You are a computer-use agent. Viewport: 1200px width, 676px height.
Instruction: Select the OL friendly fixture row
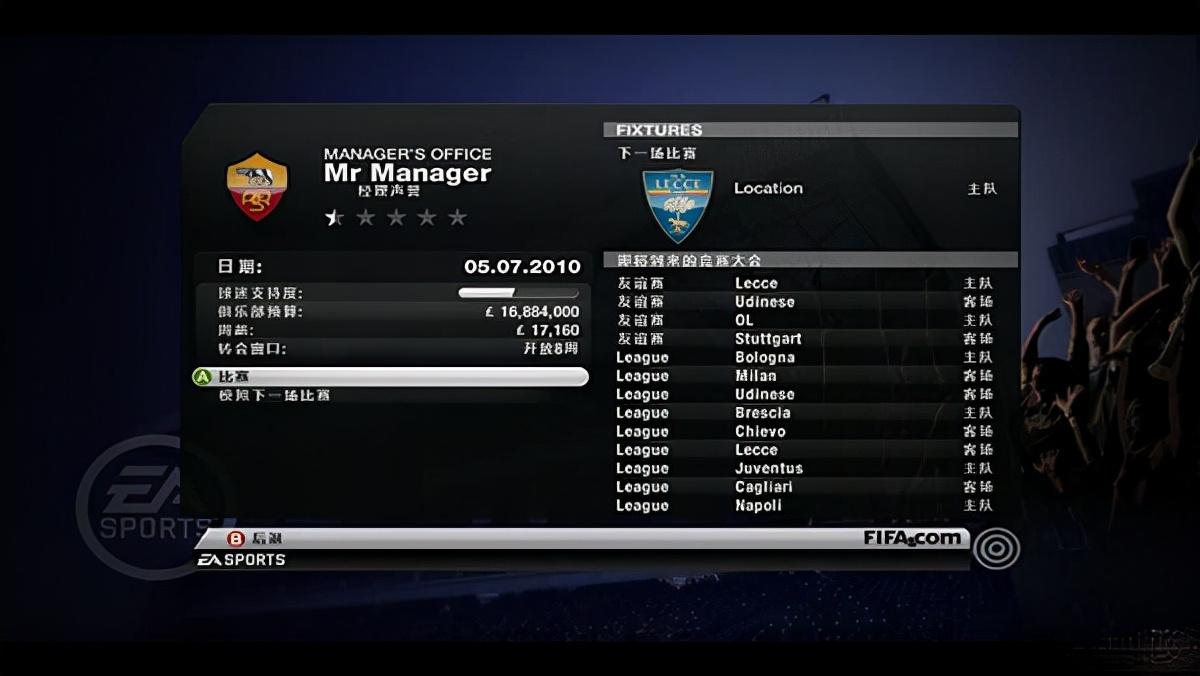(744, 321)
